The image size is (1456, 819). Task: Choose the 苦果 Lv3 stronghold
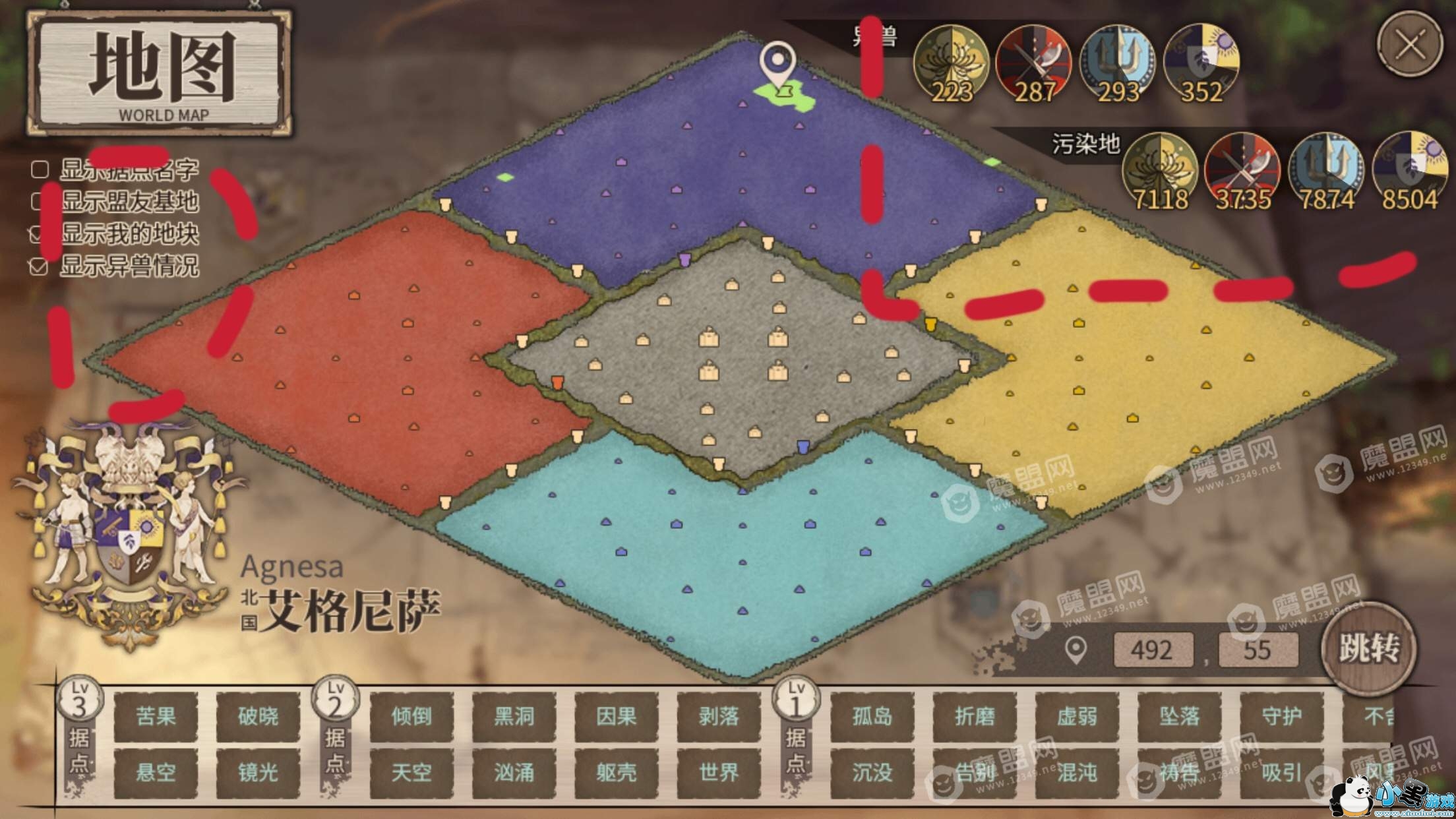[x=156, y=716]
